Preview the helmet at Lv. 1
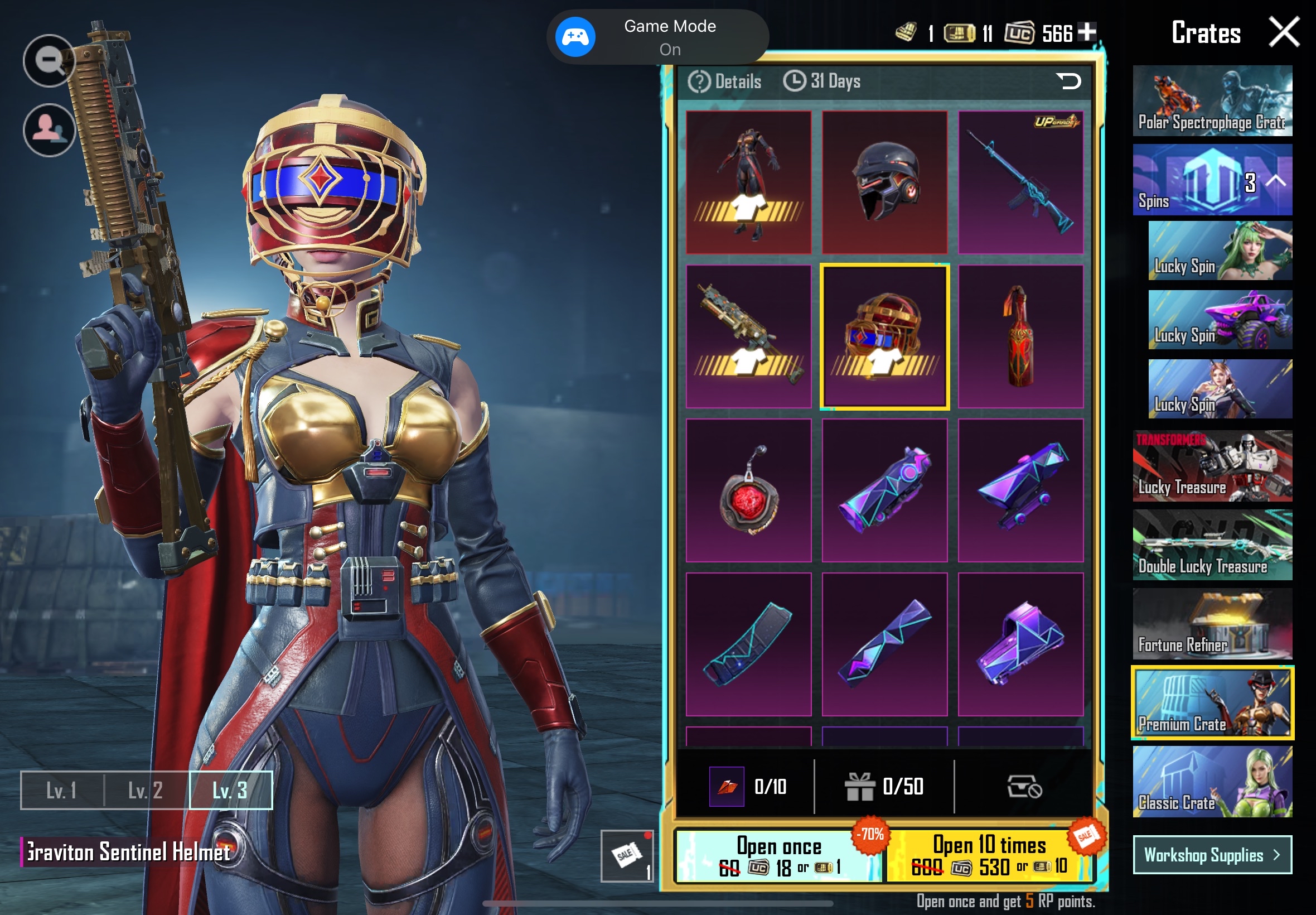The image size is (1316, 915). [x=62, y=791]
